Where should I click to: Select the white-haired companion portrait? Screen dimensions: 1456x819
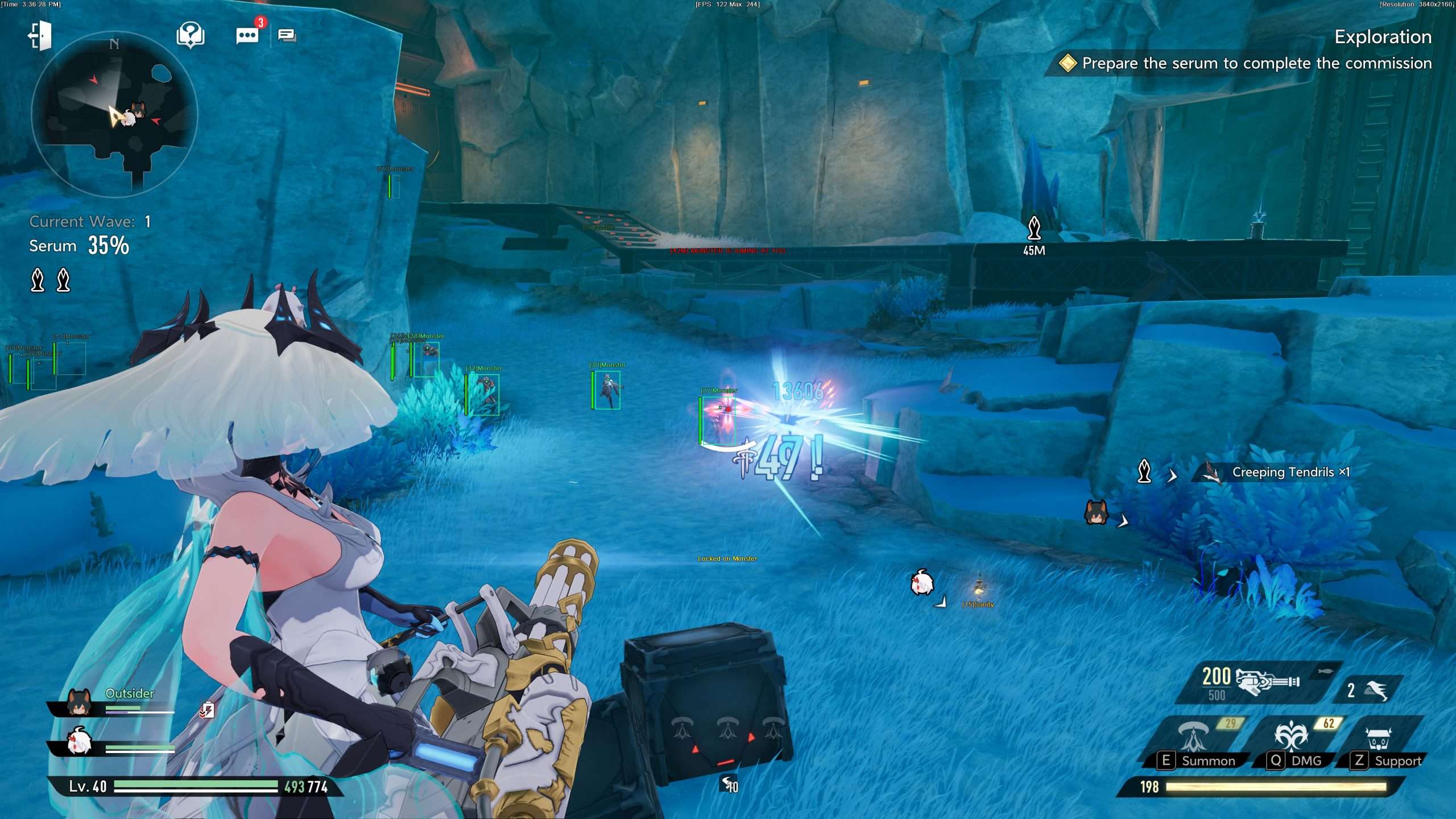[79, 742]
